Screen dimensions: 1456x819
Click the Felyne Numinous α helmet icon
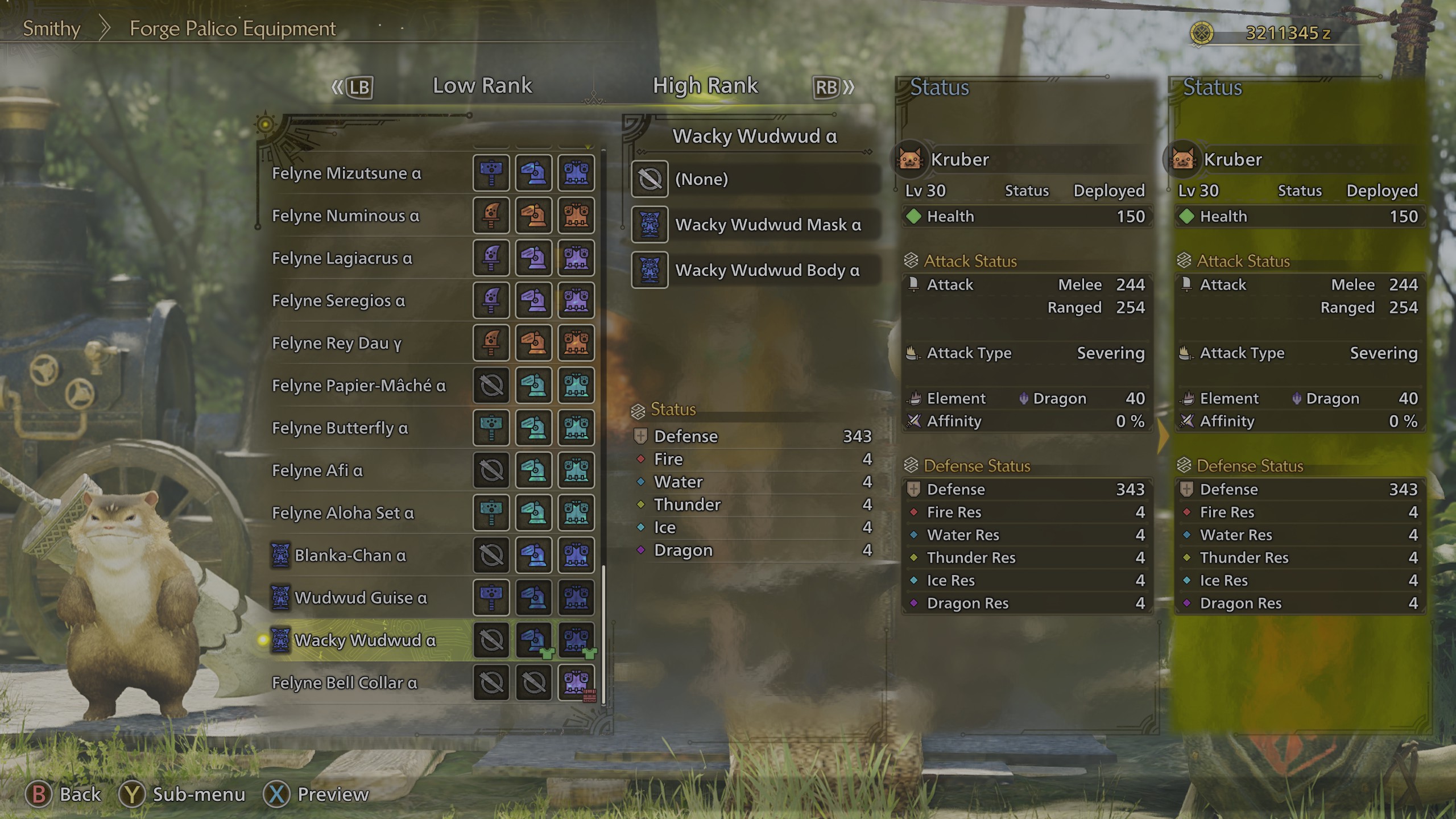[x=533, y=216]
